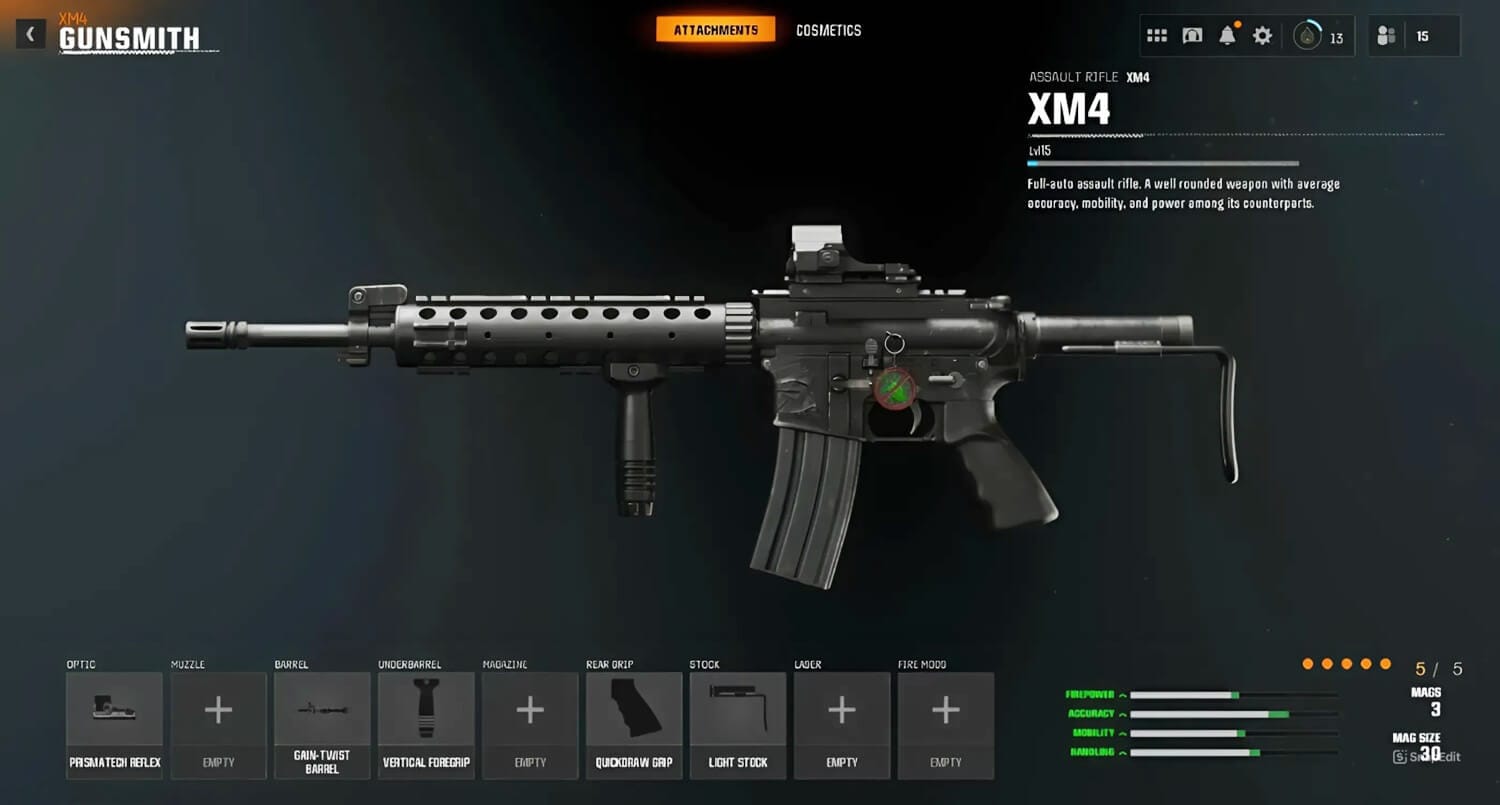This screenshot has height=805, width=1500.
Task: Add an attachment to the Fire Mods slot
Action: [x=946, y=725]
